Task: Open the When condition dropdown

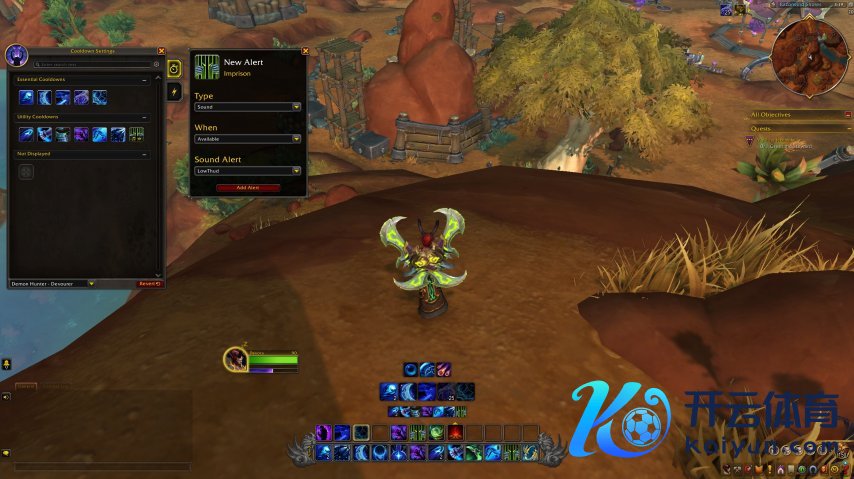Action: pos(247,139)
